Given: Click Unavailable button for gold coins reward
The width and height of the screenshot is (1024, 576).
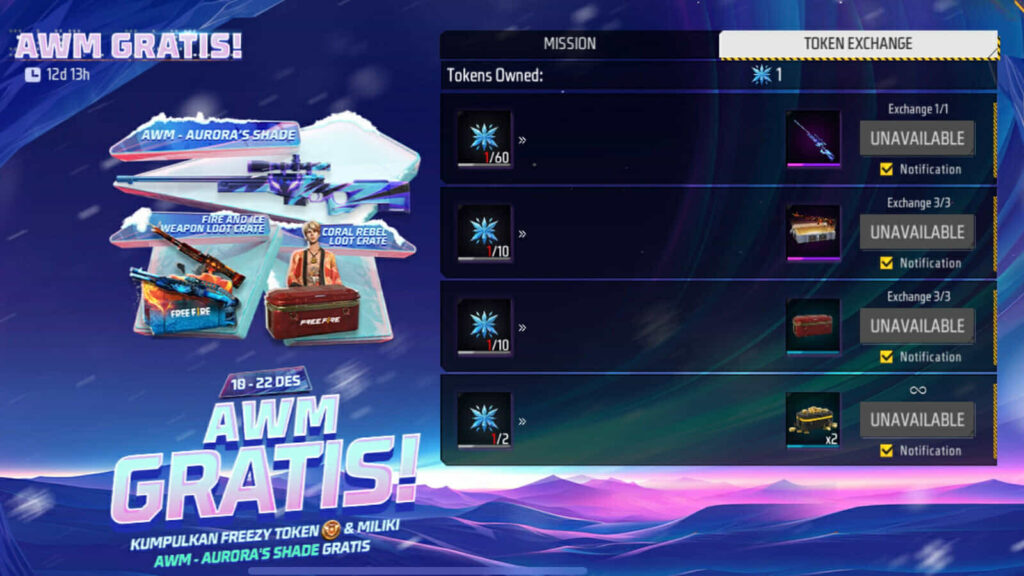Looking at the screenshot, I should (x=916, y=419).
